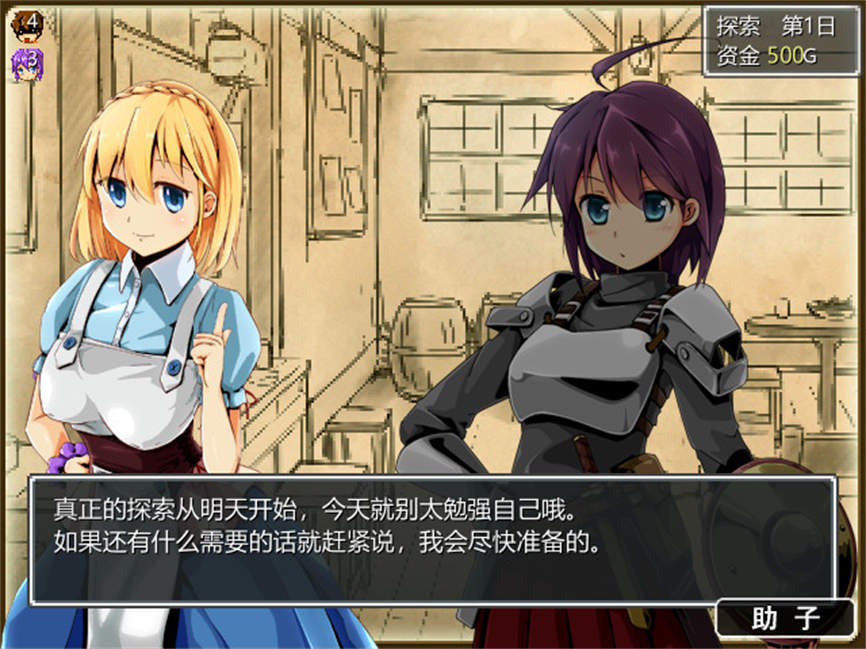Select the purple-haired character head icon
Viewport: 866px width, 649px height.
[26, 62]
